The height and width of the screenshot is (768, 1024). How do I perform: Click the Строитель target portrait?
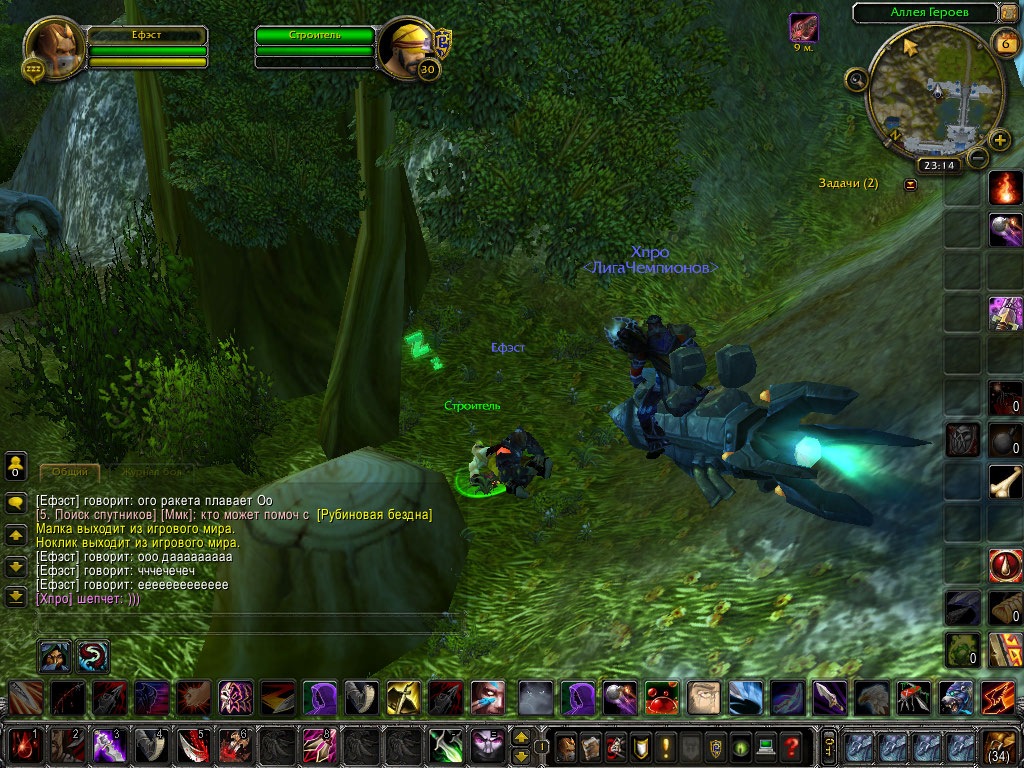tap(406, 45)
